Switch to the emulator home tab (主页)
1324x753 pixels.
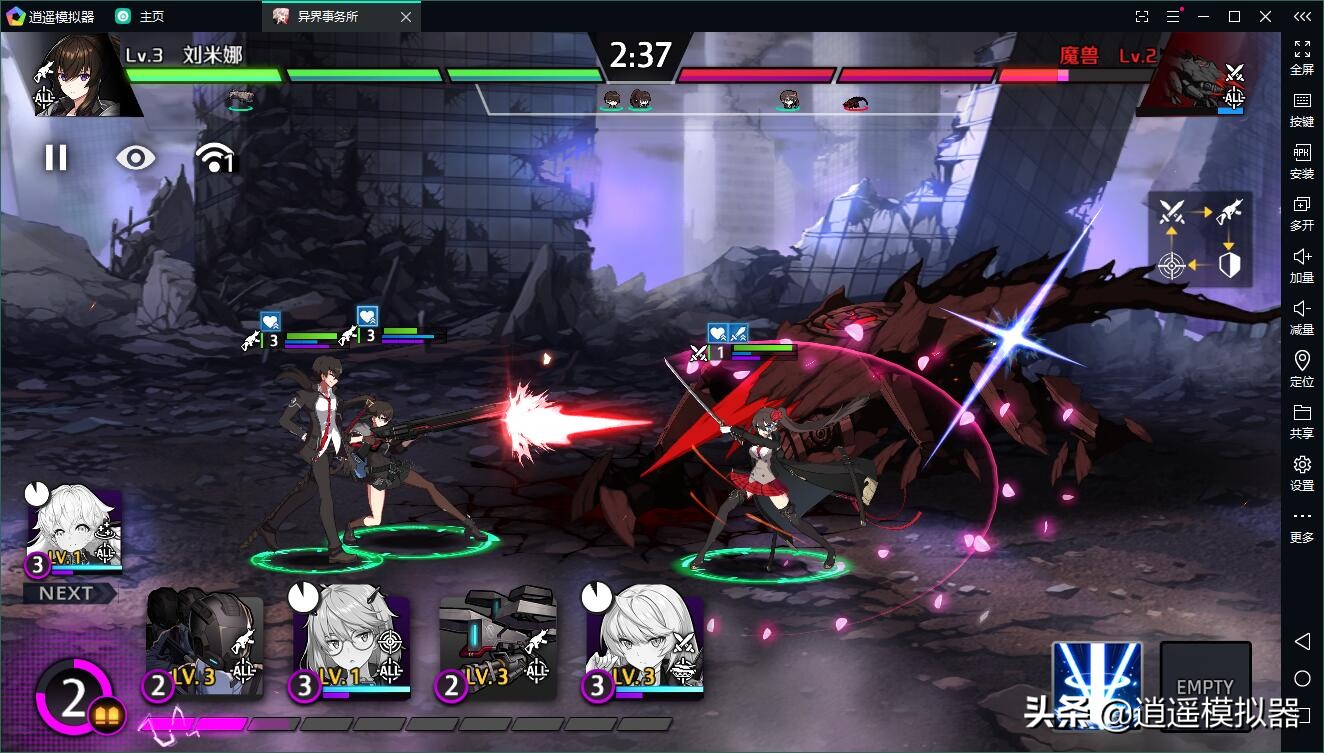click(140, 16)
